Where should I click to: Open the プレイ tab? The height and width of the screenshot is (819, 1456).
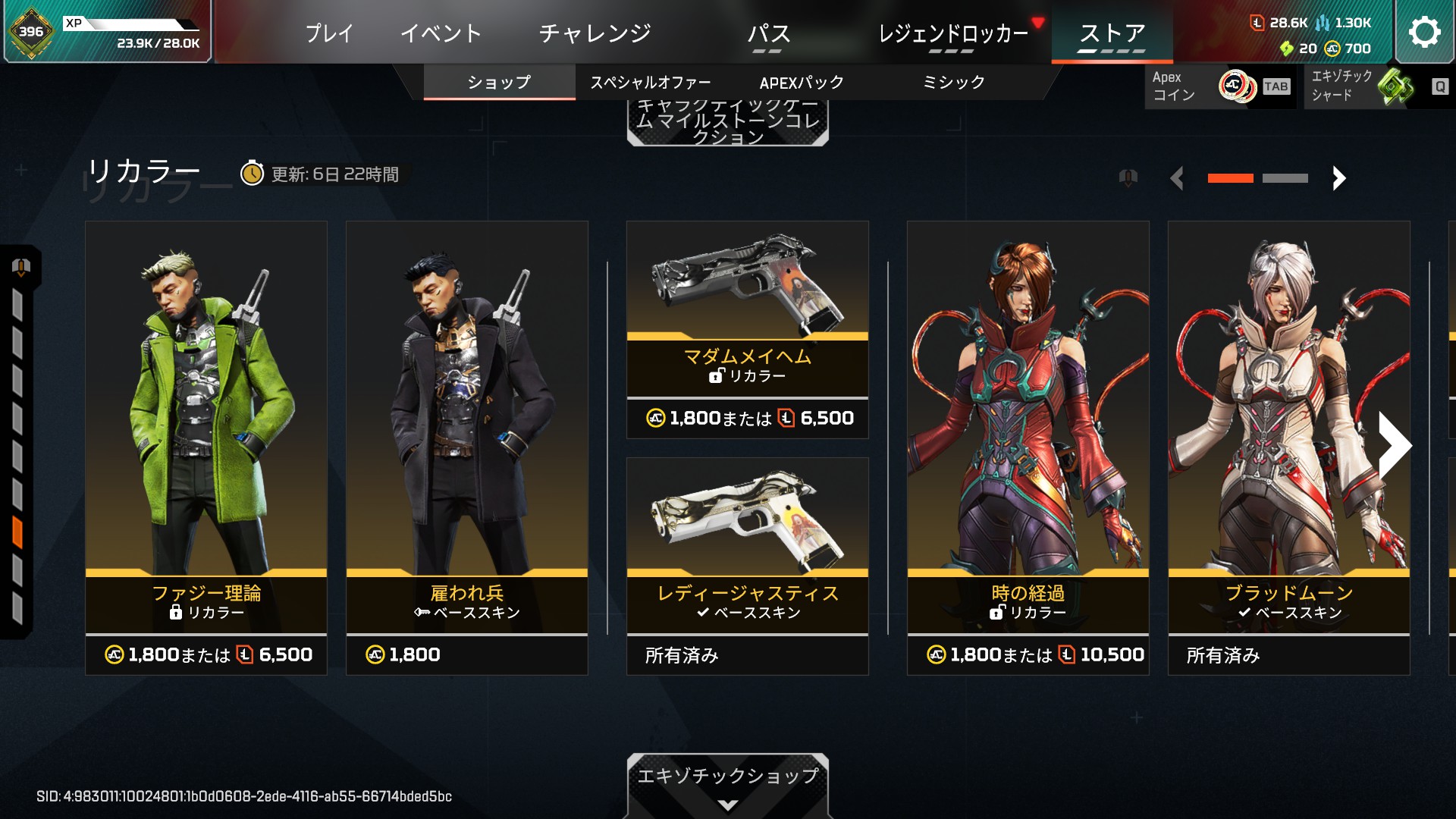329,33
